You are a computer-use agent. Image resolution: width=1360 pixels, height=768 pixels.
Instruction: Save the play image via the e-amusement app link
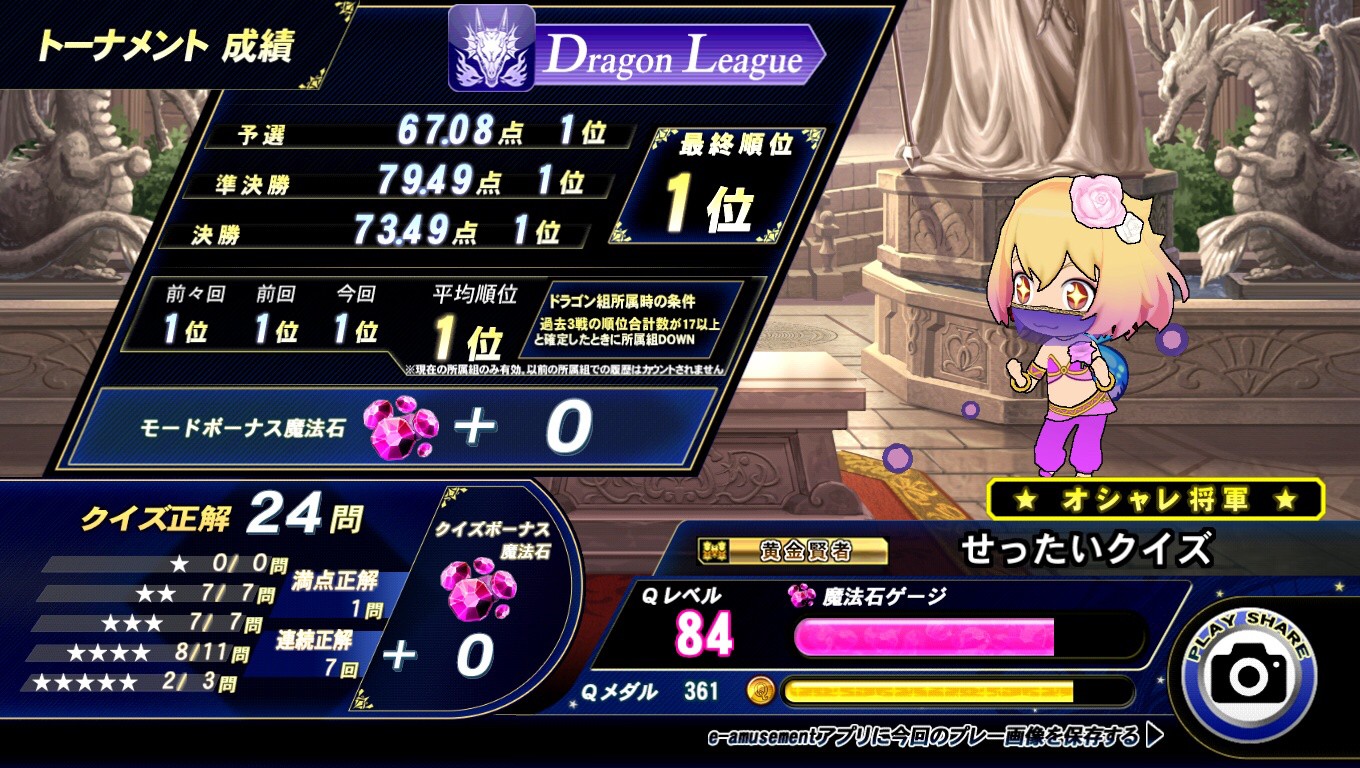[x=934, y=738]
